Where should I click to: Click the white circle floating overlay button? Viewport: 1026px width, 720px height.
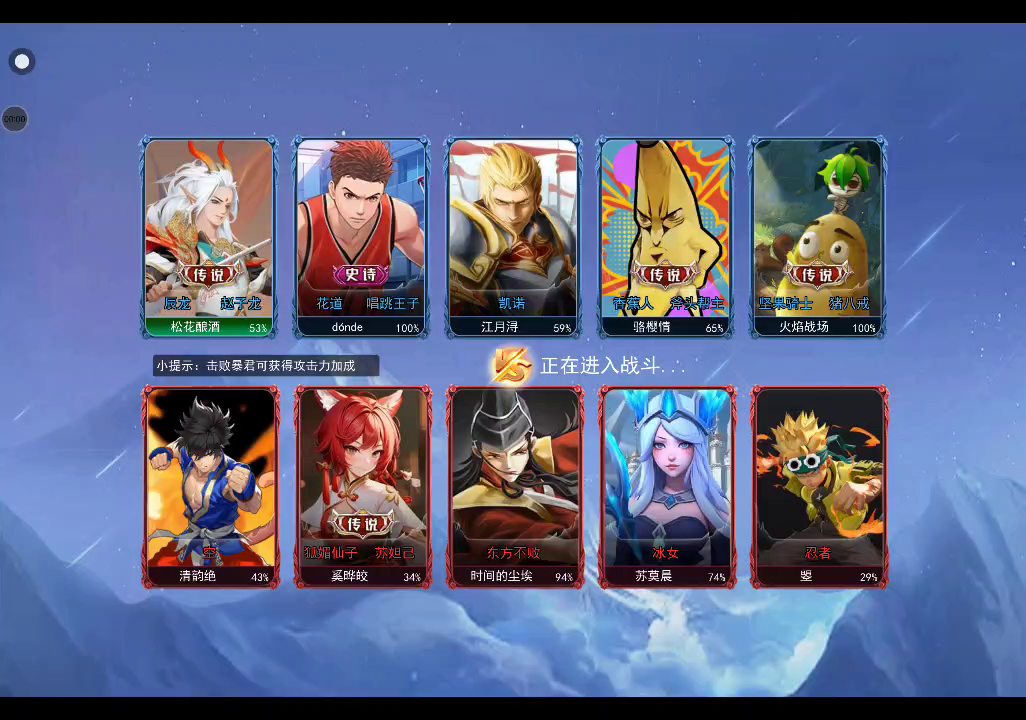22,62
